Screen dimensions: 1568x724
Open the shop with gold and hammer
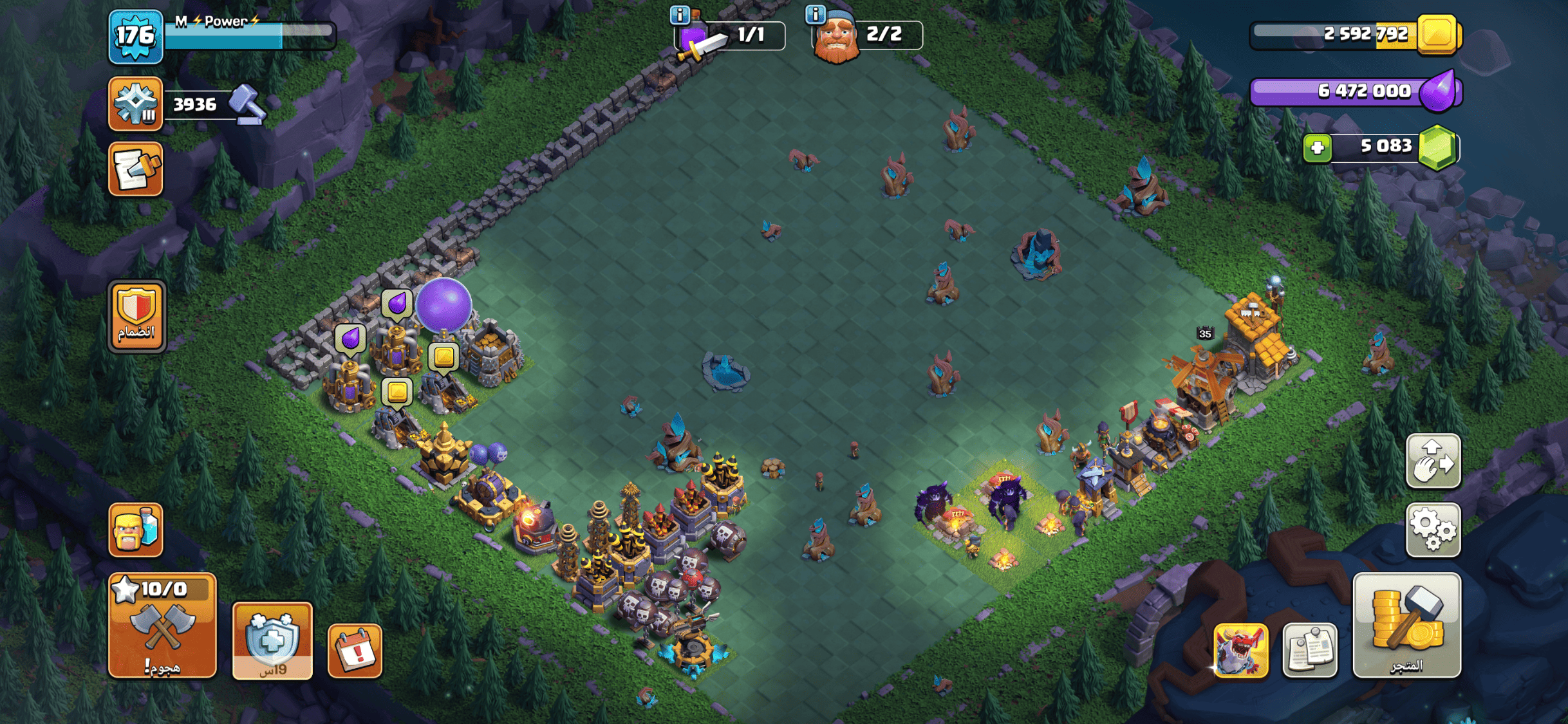(1406, 626)
